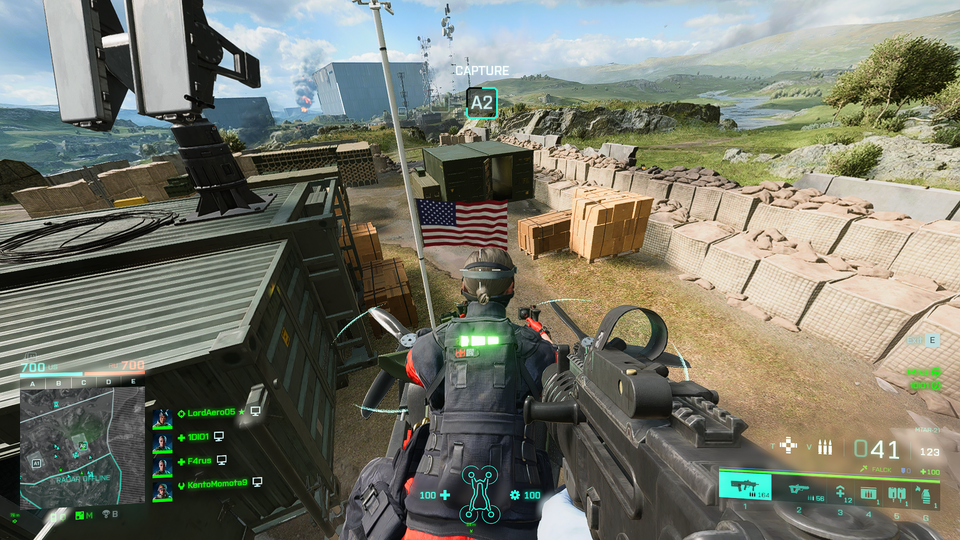Choose the ammo crate gadget slot
Image resolution: width=960 pixels, height=540 pixels.
(867, 492)
